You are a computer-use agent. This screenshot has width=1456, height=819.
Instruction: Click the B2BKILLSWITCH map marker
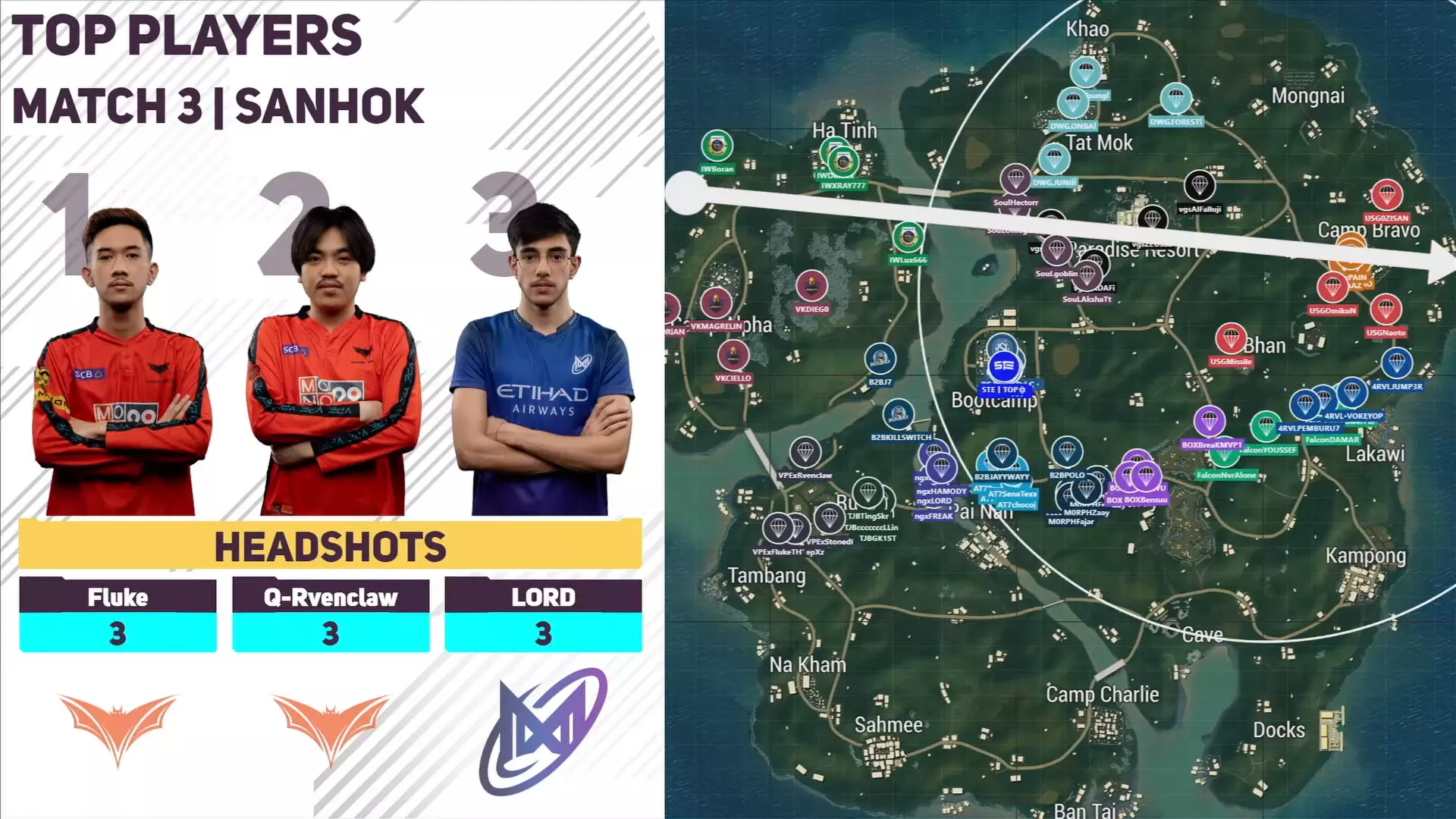pyautogui.click(x=899, y=415)
